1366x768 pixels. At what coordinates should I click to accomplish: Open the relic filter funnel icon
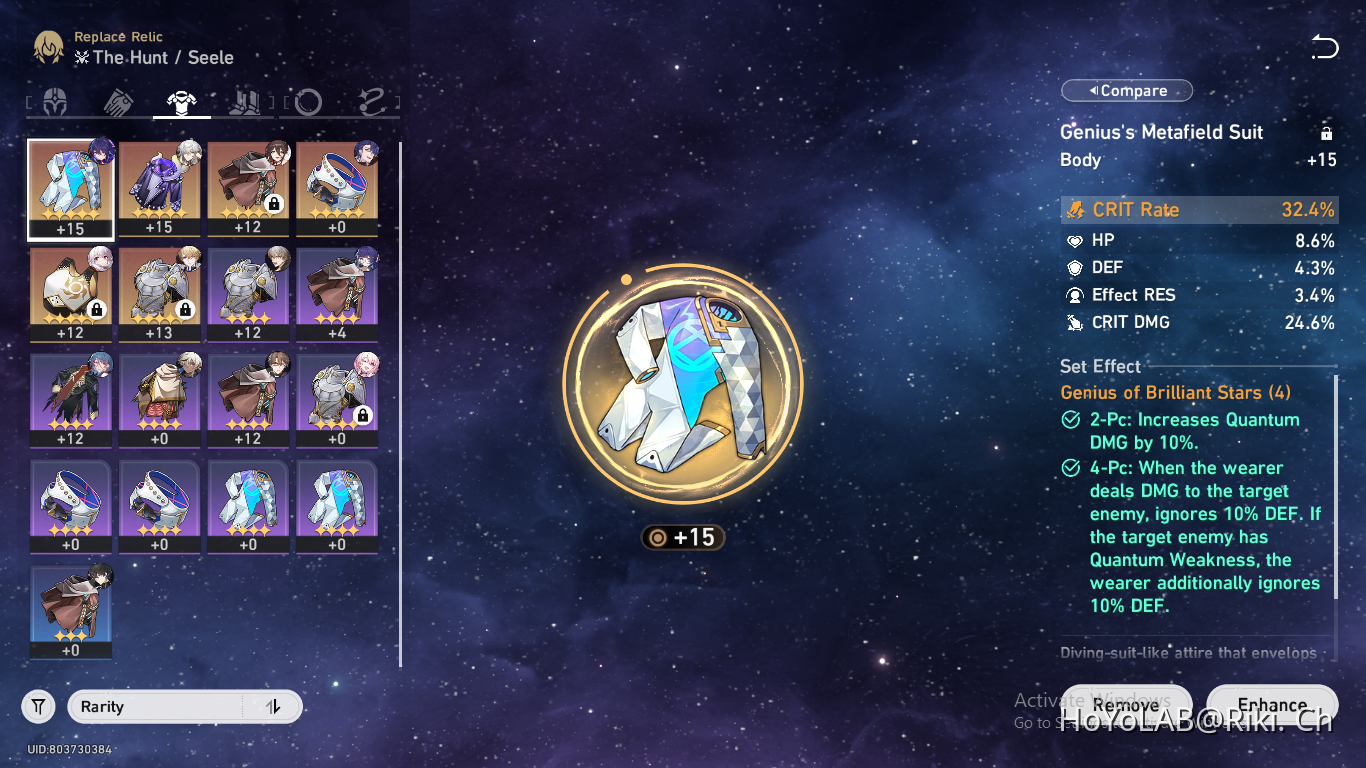point(38,706)
